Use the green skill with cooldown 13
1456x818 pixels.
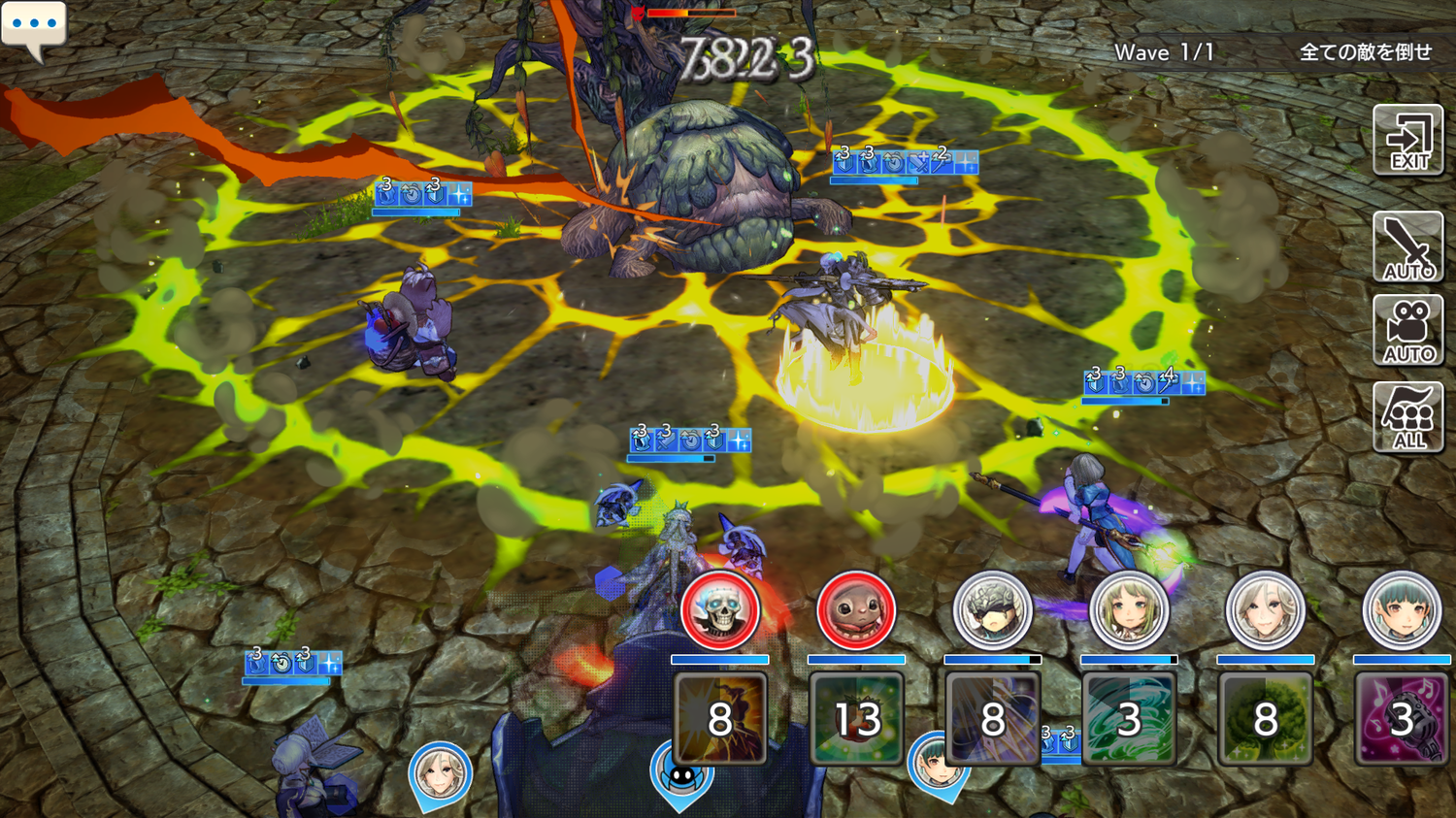pos(856,719)
